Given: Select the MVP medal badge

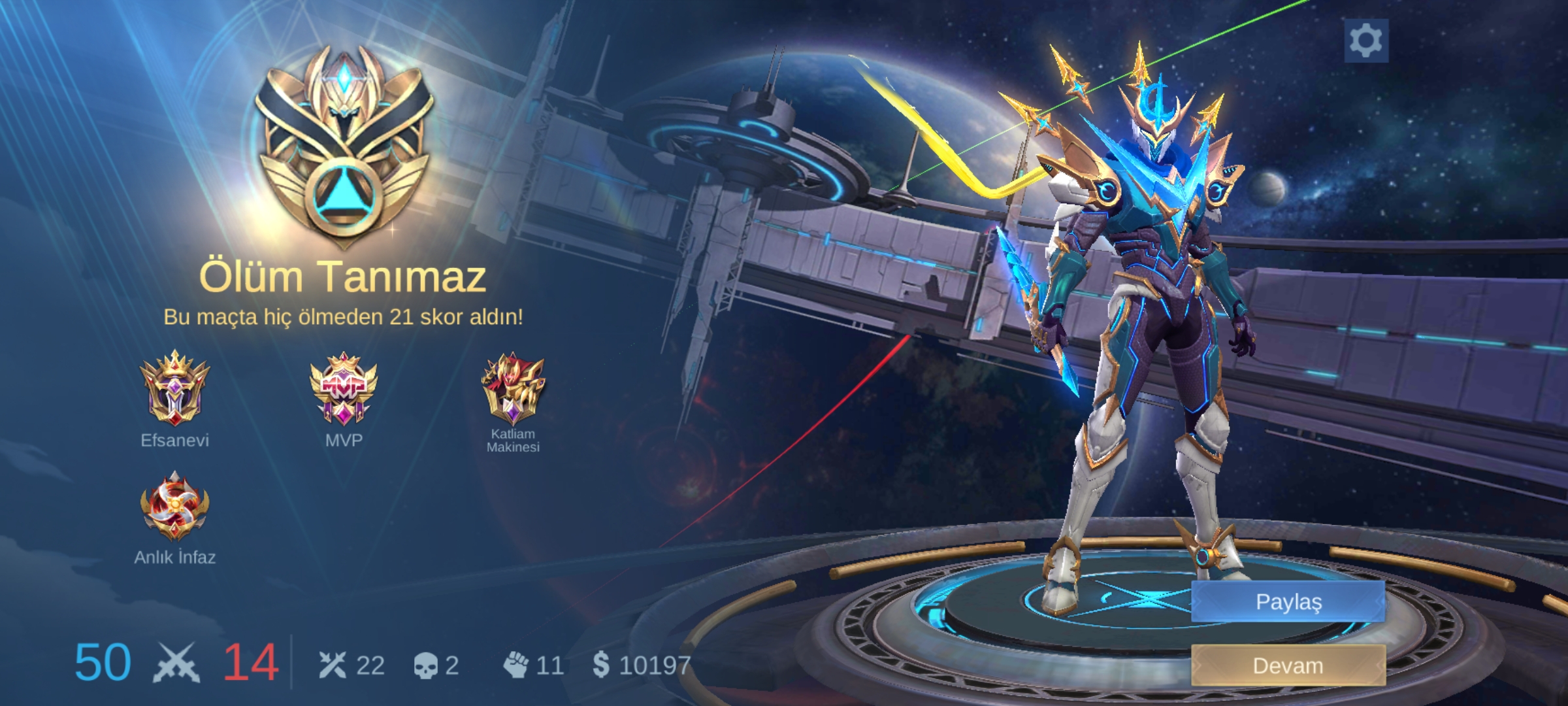Looking at the screenshot, I should (344, 388).
